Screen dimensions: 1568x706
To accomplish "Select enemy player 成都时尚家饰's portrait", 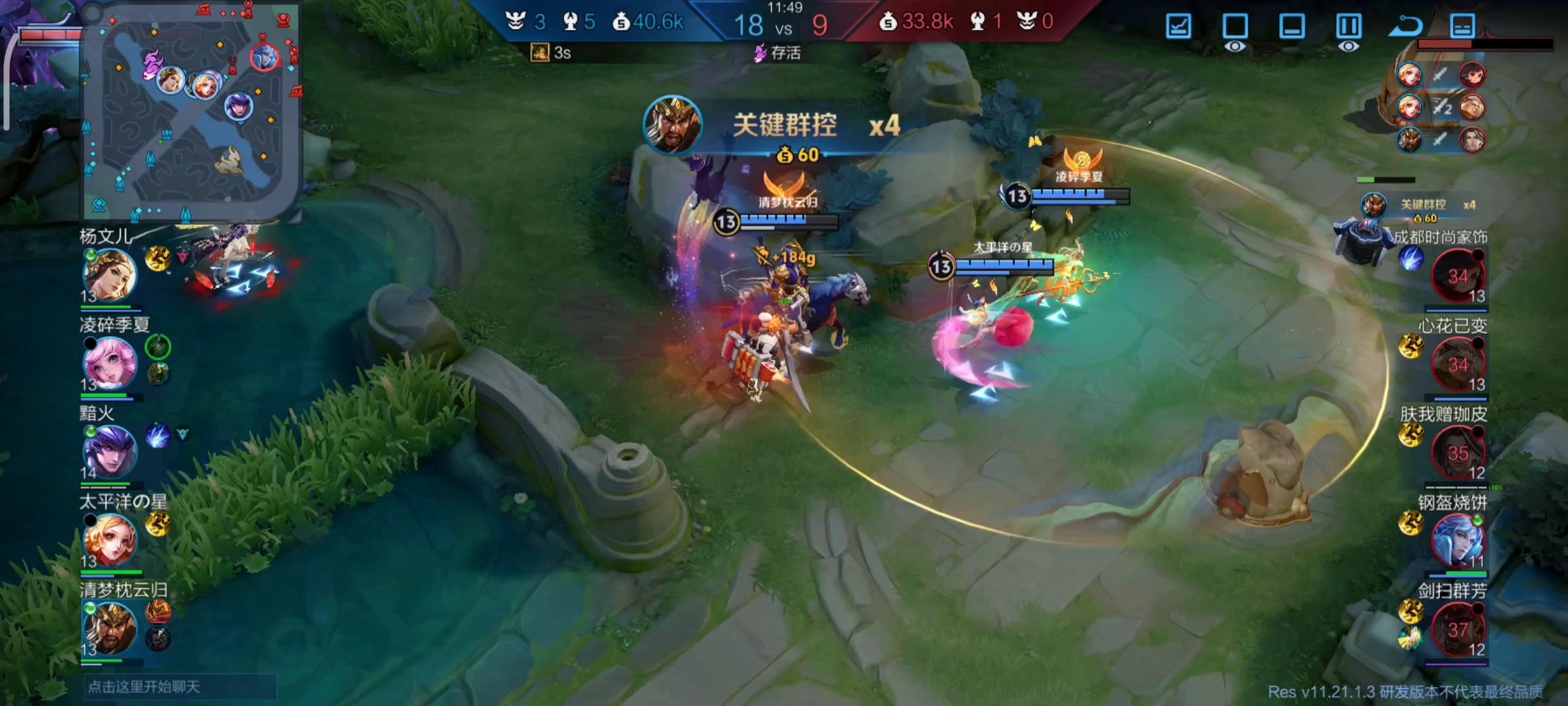I will [x=1458, y=275].
